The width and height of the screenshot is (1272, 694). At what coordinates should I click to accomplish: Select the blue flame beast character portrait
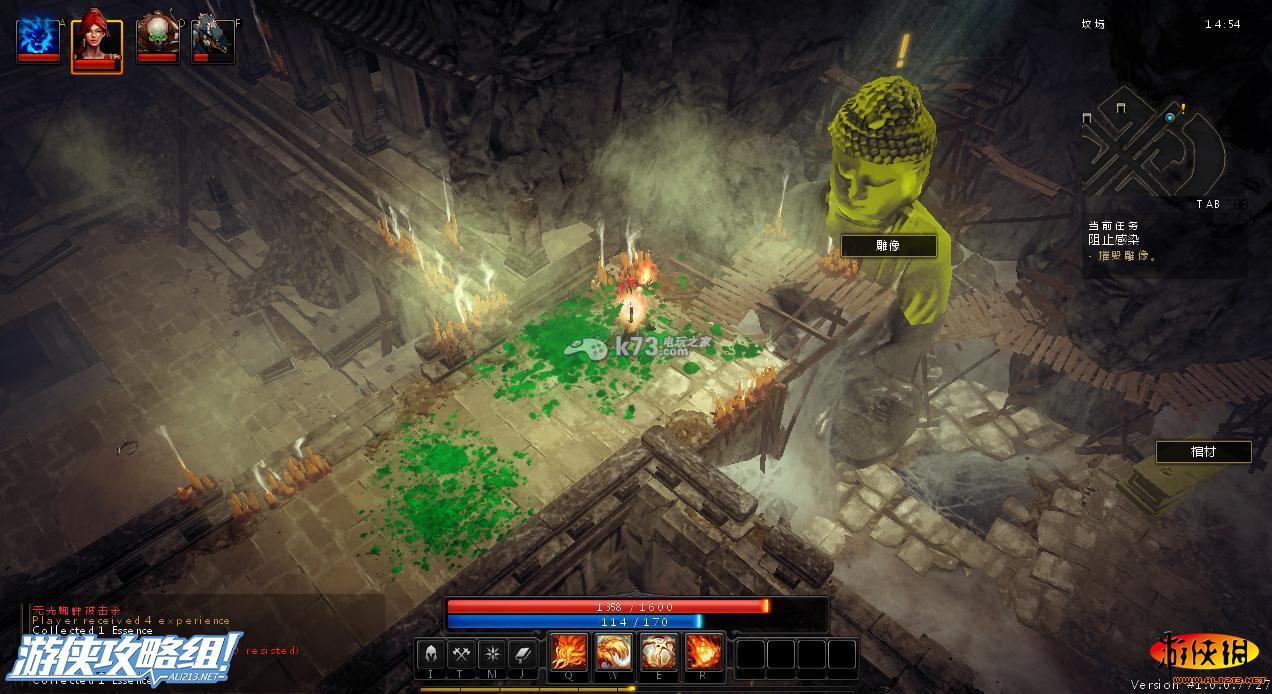coord(38,38)
